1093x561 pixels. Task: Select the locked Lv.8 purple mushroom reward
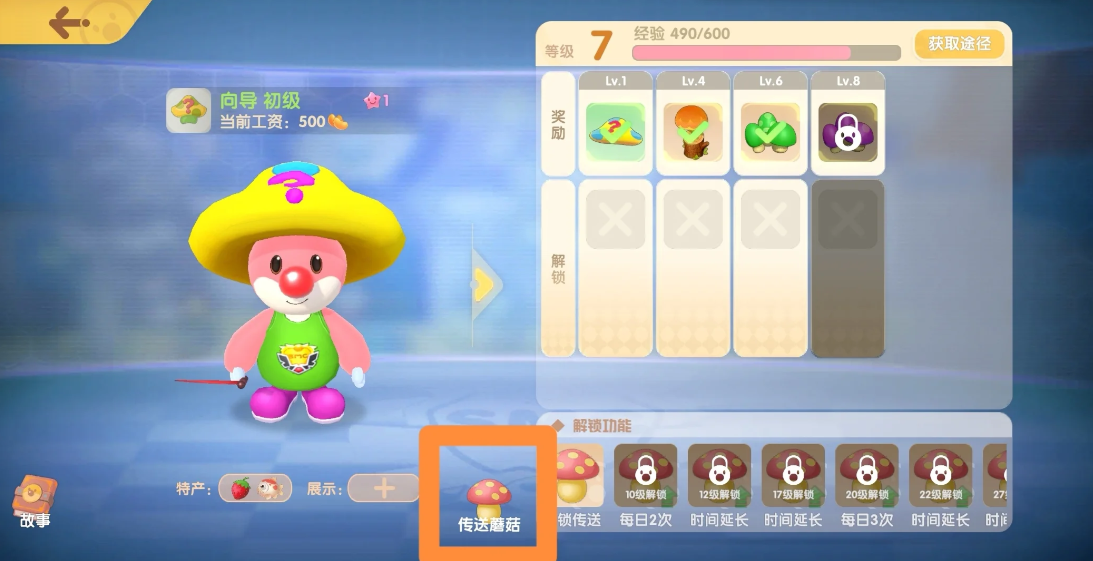pos(848,132)
